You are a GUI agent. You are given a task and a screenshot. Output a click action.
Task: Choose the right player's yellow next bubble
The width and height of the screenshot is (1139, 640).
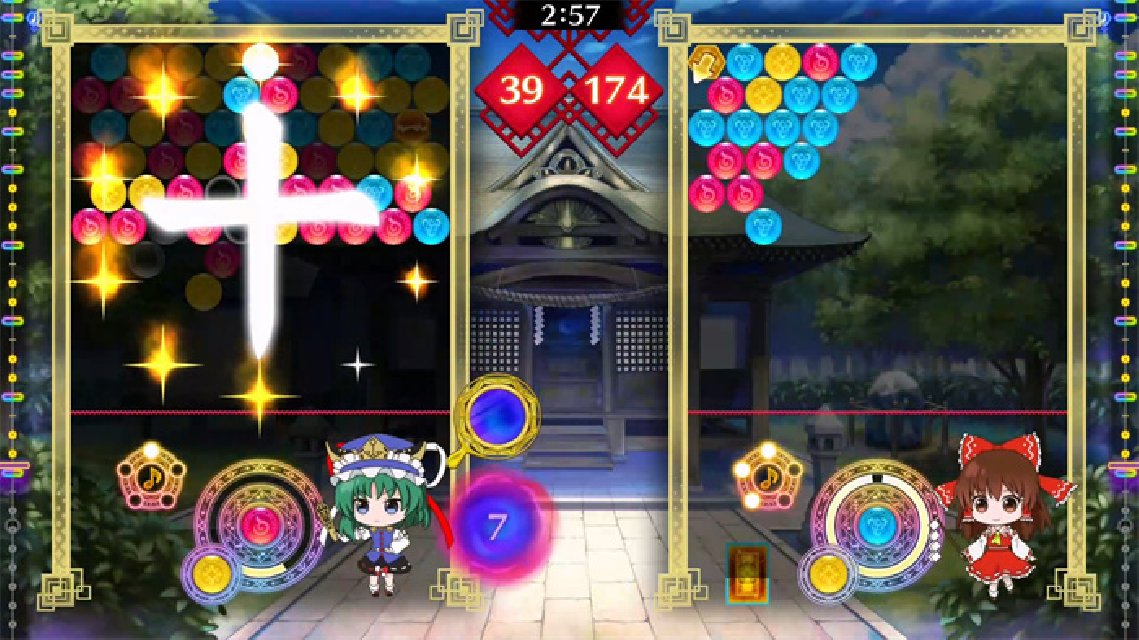[829, 572]
